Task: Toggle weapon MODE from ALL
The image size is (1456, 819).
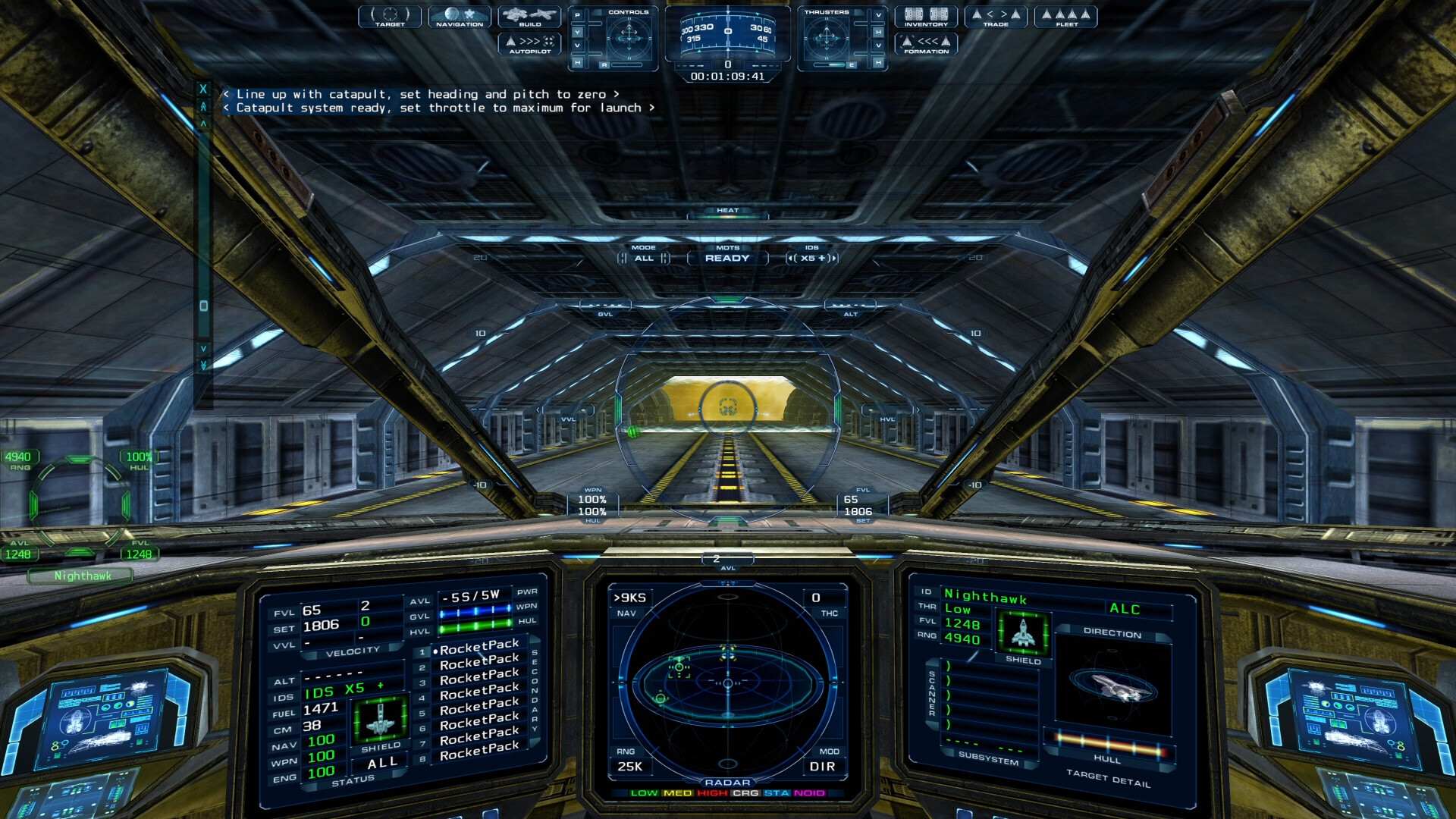Action: 644,258
